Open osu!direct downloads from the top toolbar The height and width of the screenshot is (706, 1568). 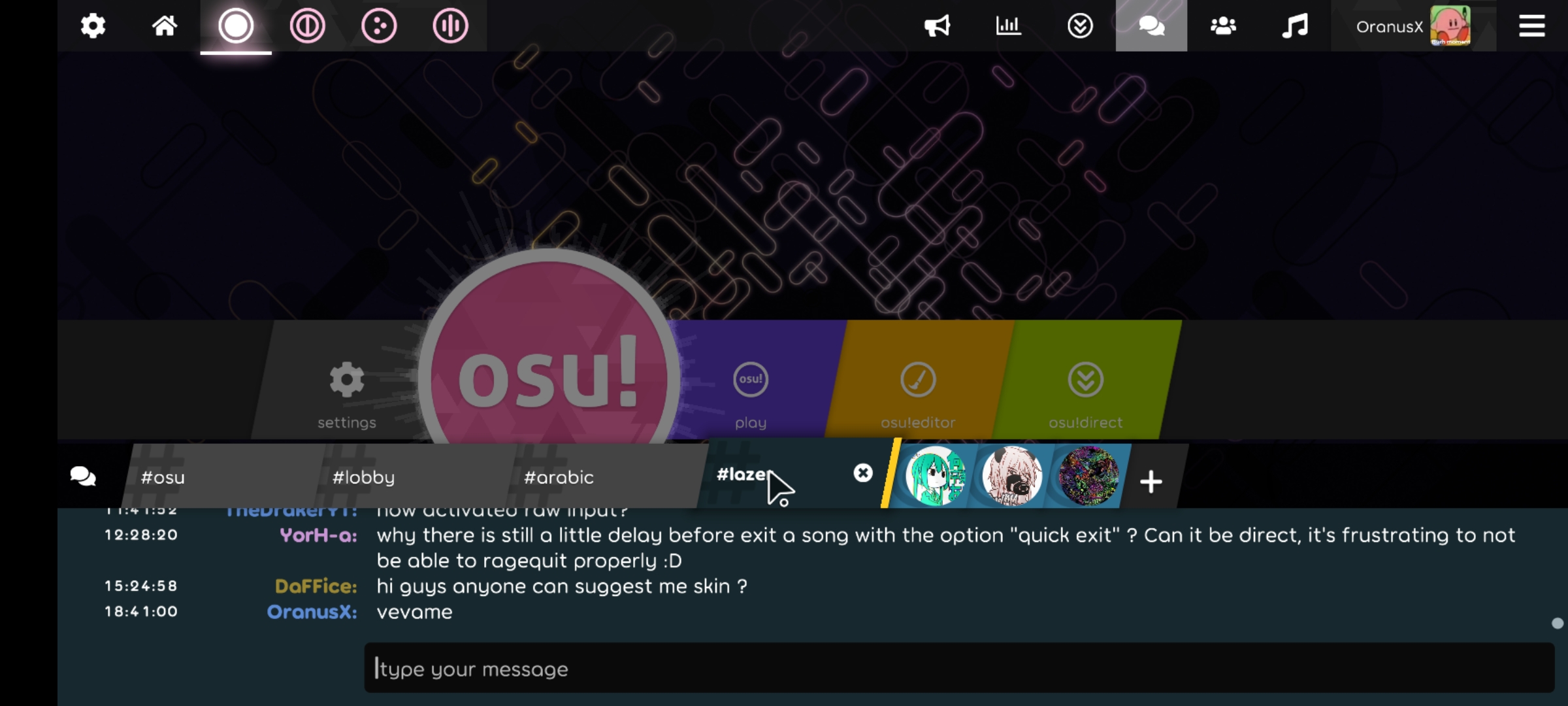coord(1079,25)
